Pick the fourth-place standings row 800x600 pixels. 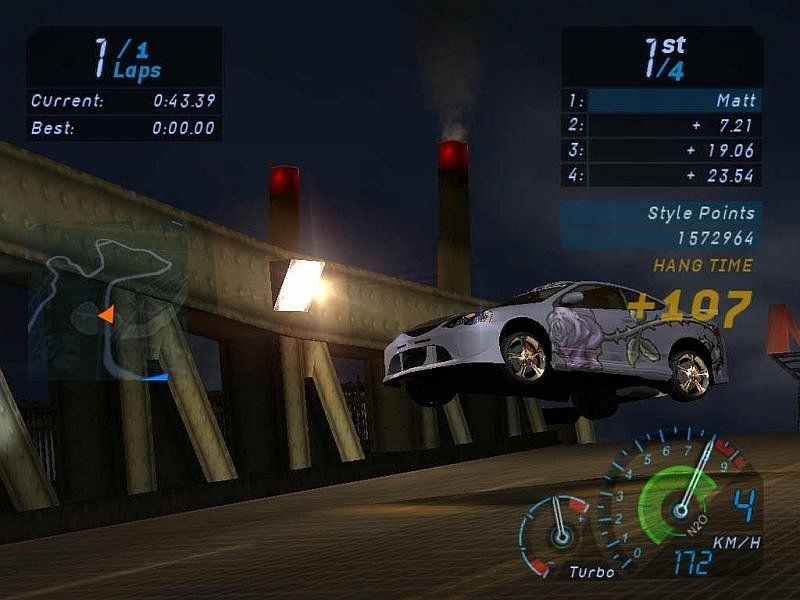click(661, 175)
